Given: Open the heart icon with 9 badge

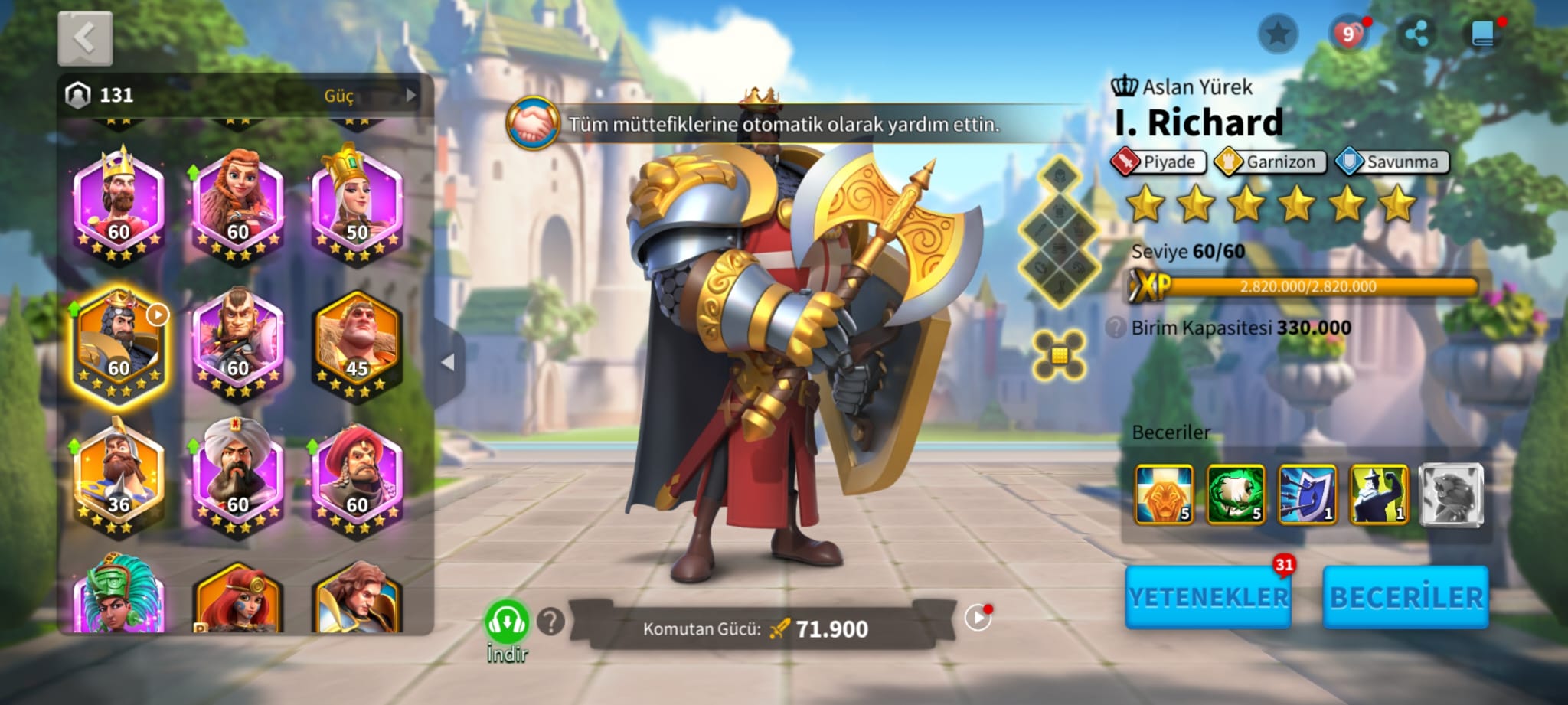Looking at the screenshot, I should tap(1348, 34).
